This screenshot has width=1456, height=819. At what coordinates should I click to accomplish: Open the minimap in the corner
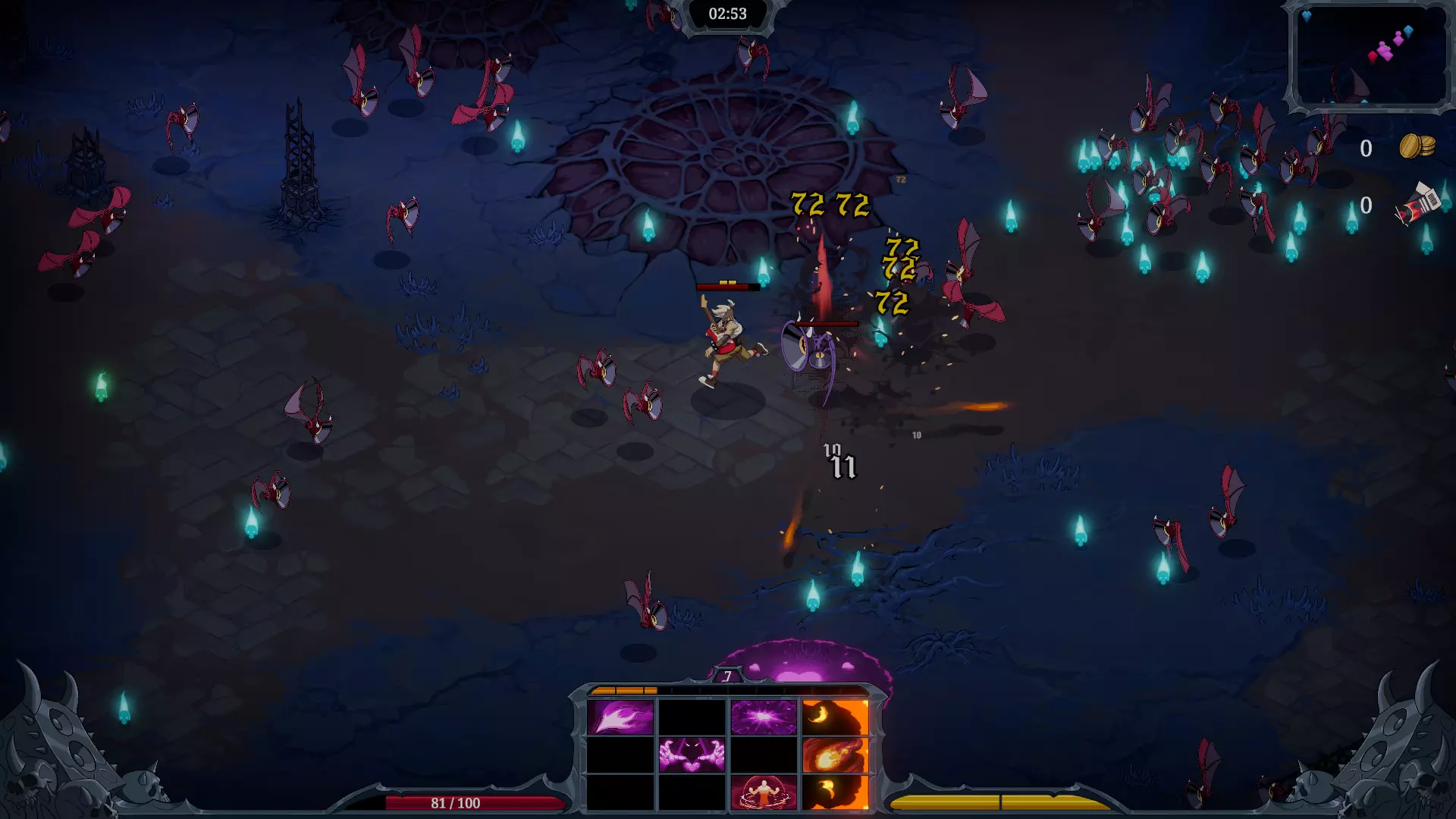click(1369, 56)
